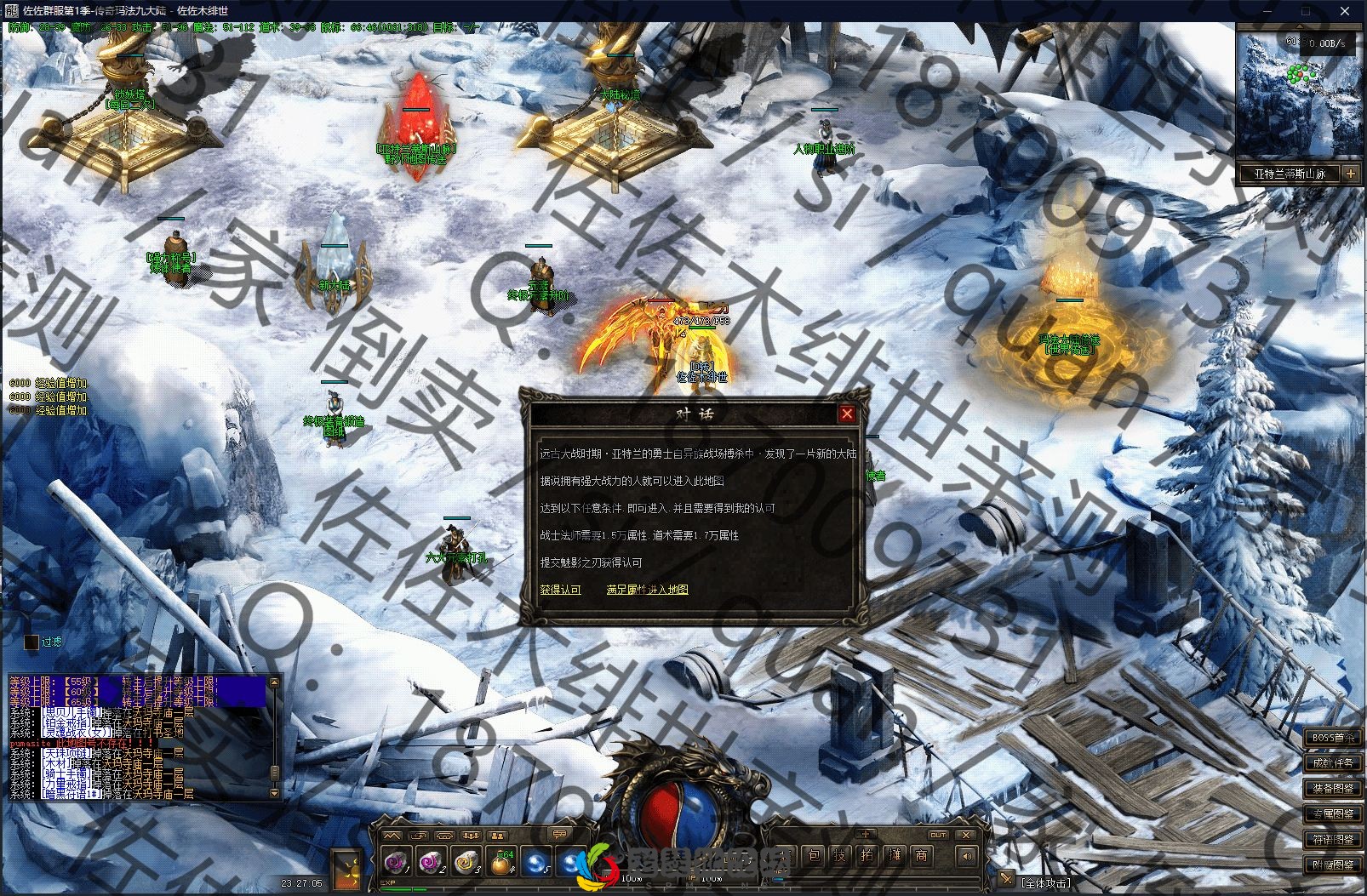Expand the map with the plus button
Image resolution: width=1367 pixels, height=896 pixels.
pos(1351,174)
